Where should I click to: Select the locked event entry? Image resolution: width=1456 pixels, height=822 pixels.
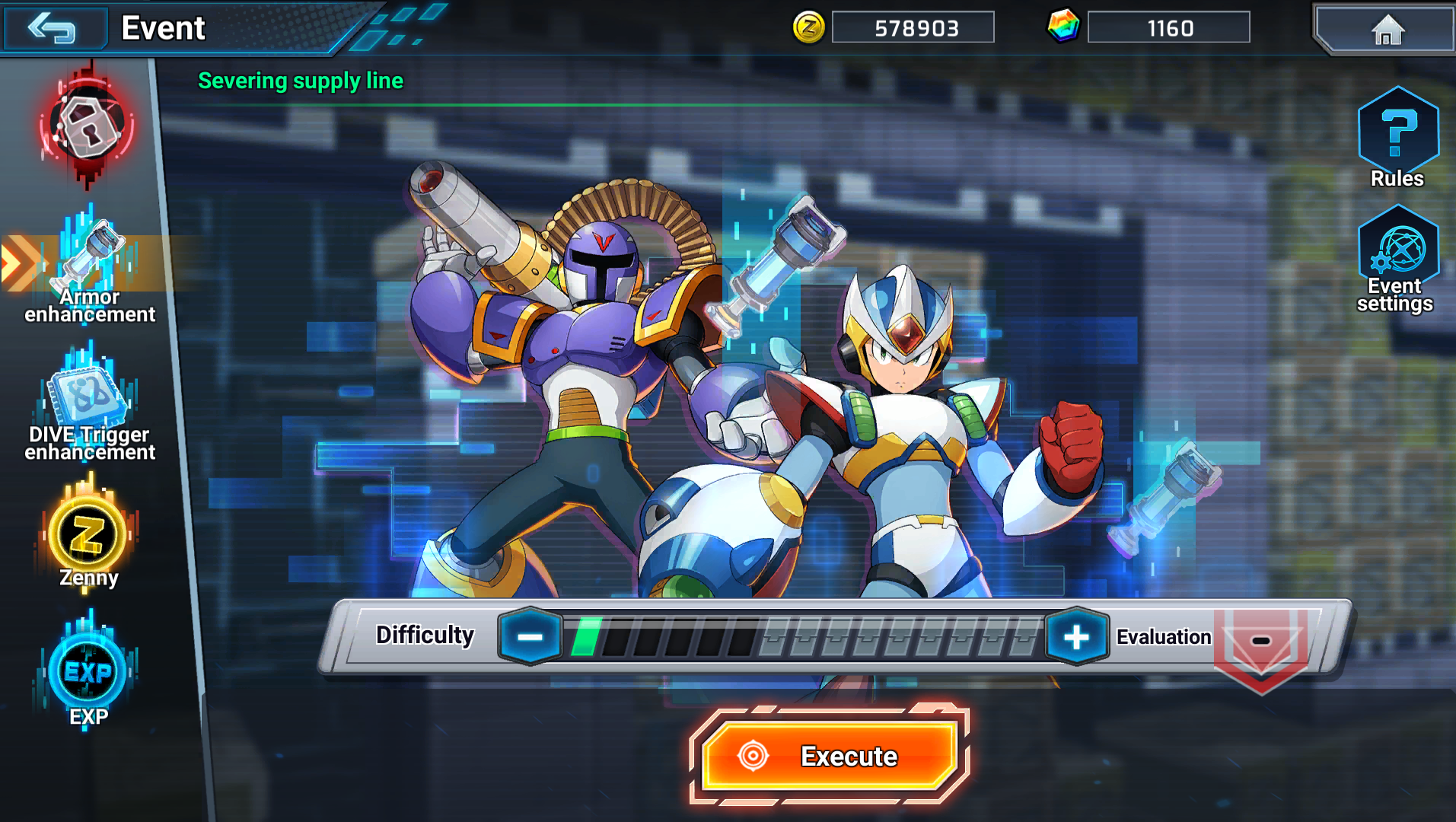[88, 126]
